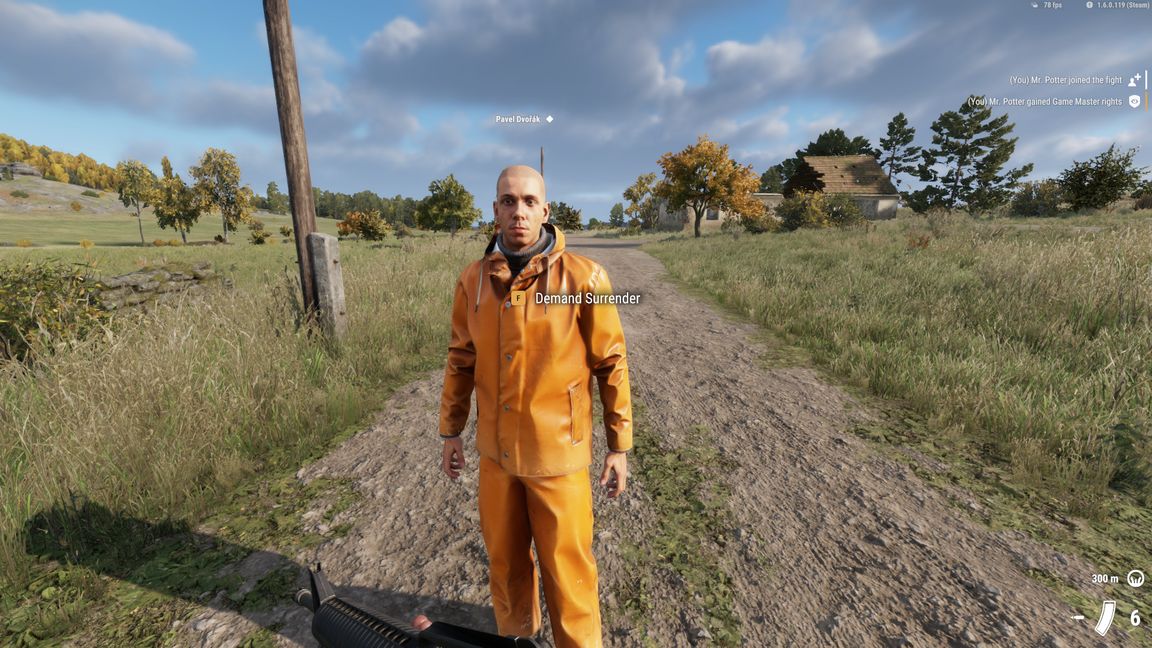Select the magazine icon in weapon HUD

pos(1105,617)
